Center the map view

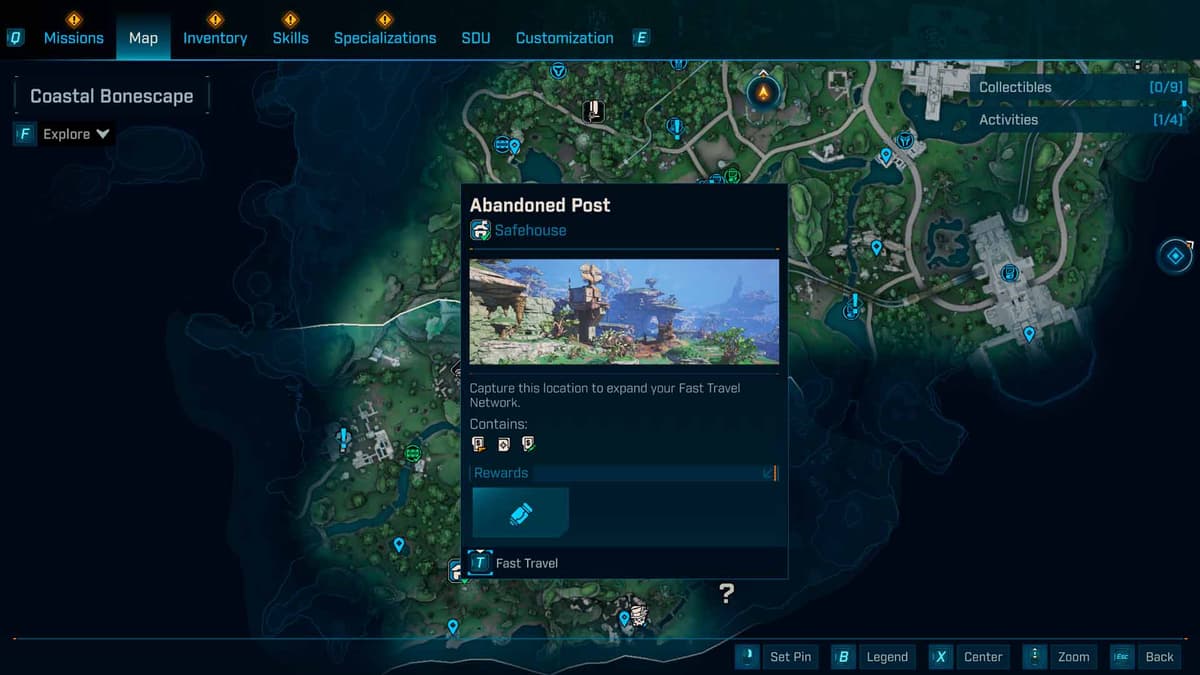(968, 657)
